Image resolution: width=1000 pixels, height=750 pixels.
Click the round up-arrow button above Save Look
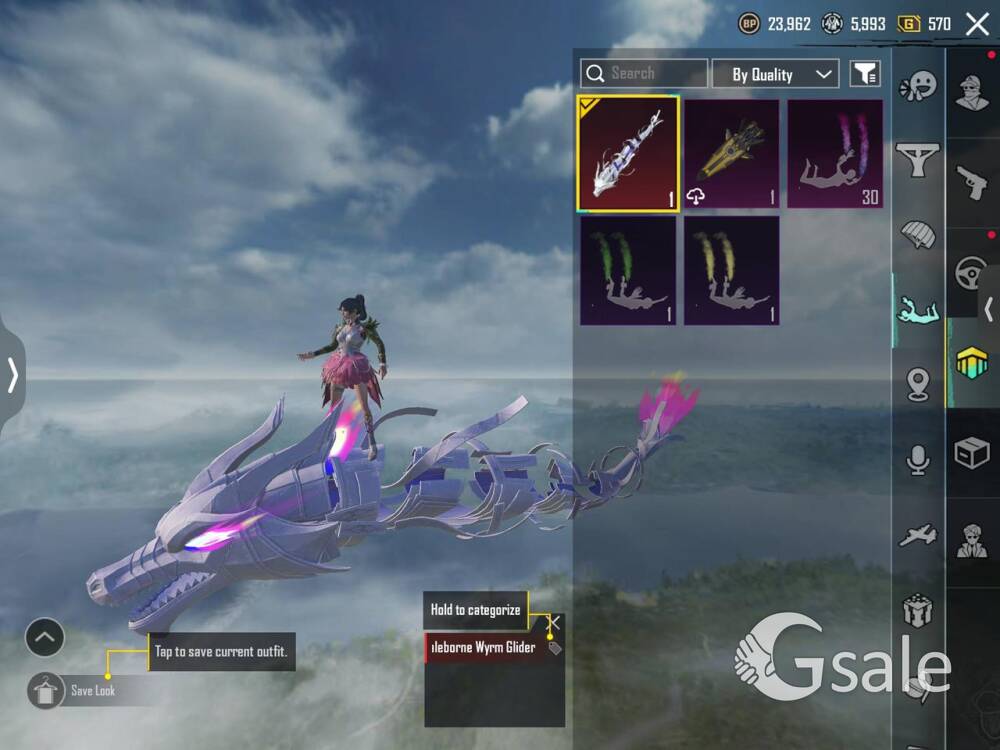[45, 637]
